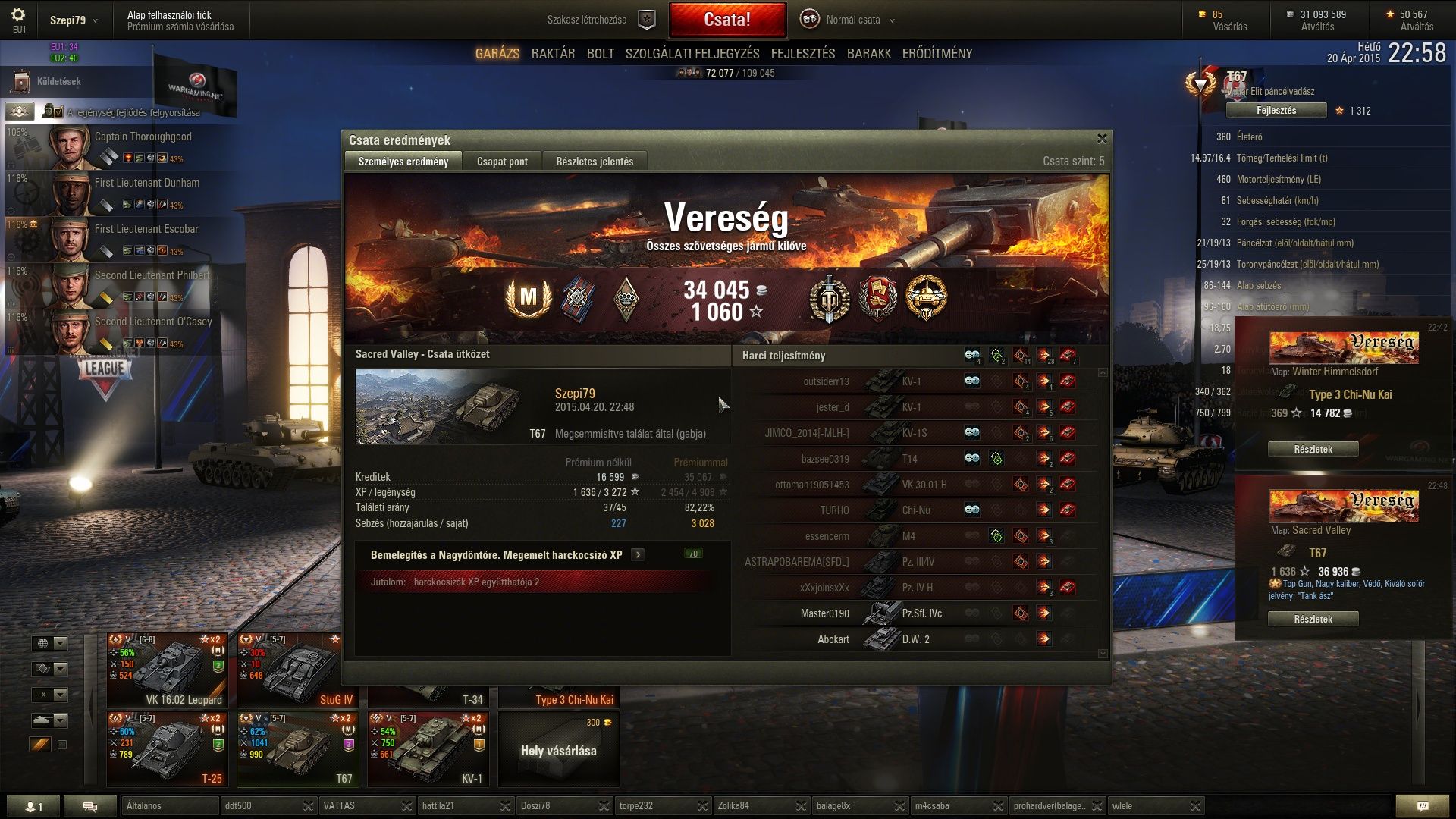Open the RAKTÁR menu

tap(553, 54)
